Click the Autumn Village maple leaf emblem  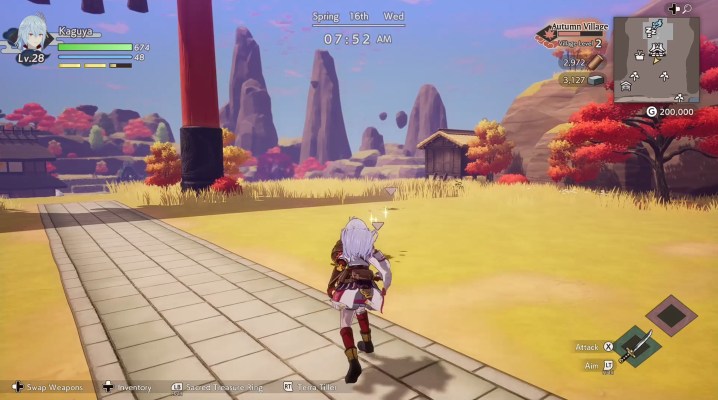pyautogui.click(x=546, y=36)
